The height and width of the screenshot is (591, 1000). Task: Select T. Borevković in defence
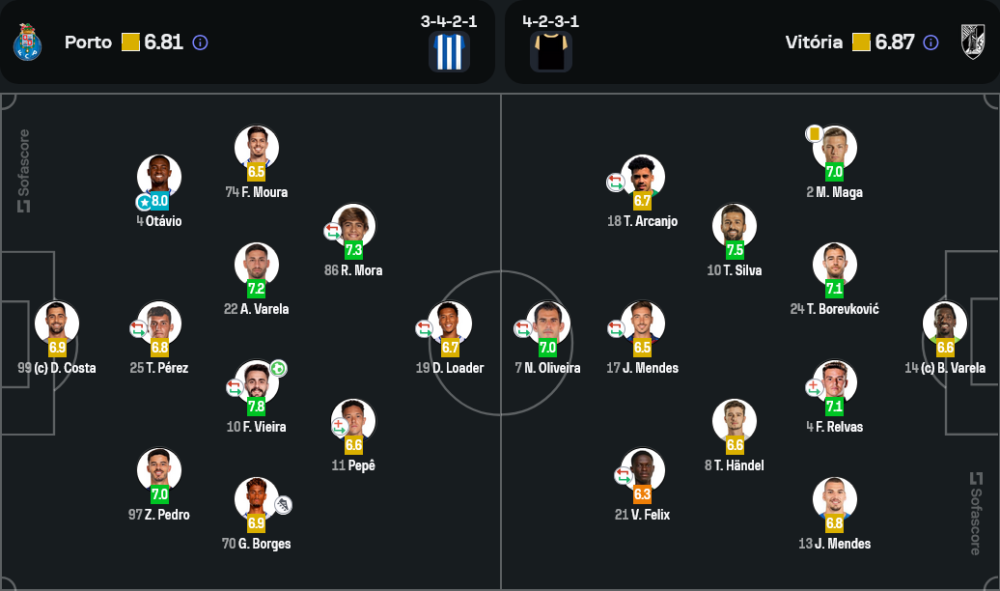(x=834, y=265)
